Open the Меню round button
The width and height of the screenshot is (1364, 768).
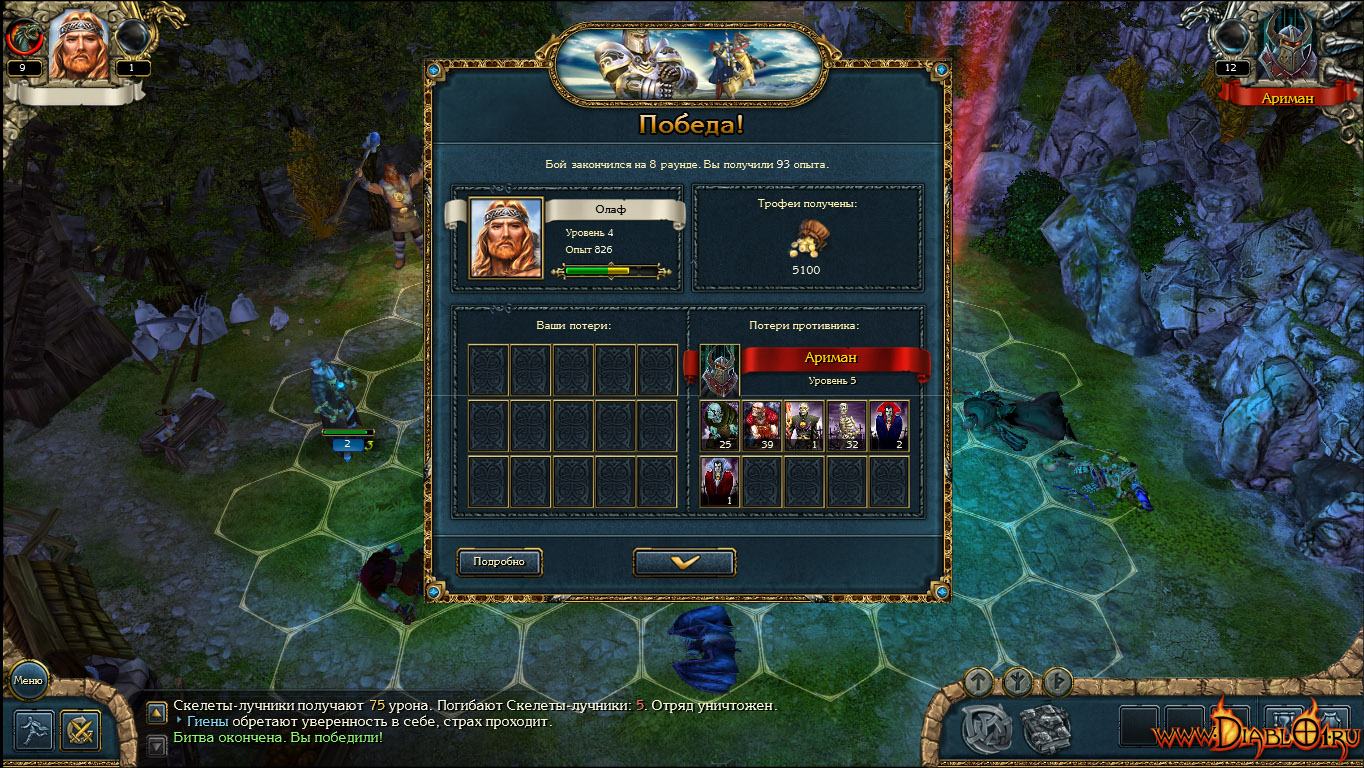pyautogui.click(x=28, y=681)
